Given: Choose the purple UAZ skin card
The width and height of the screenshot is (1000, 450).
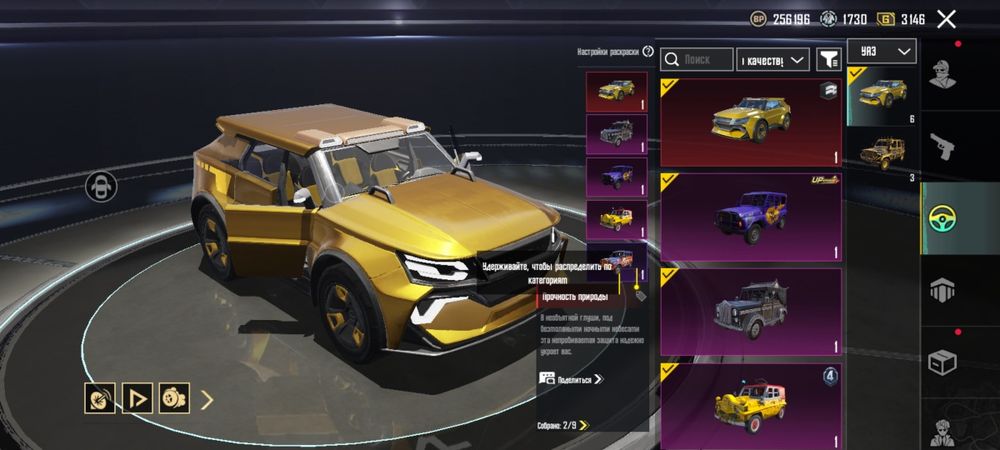Looking at the screenshot, I should pyautogui.click(x=751, y=217).
